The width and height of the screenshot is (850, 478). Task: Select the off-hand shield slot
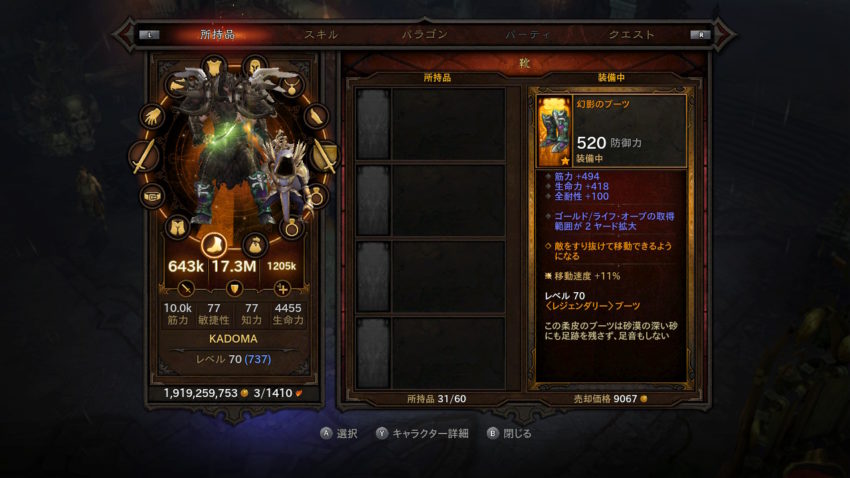[x=324, y=156]
